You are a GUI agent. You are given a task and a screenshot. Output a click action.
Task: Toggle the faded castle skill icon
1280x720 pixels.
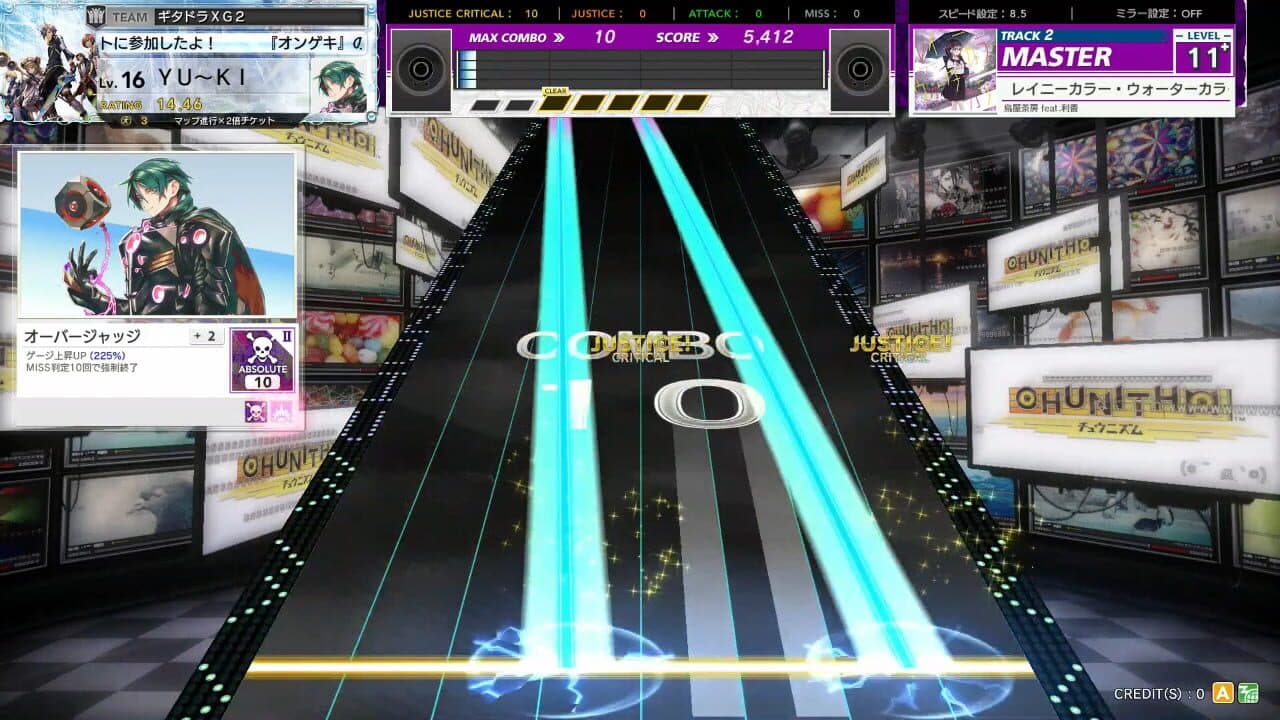281,412
